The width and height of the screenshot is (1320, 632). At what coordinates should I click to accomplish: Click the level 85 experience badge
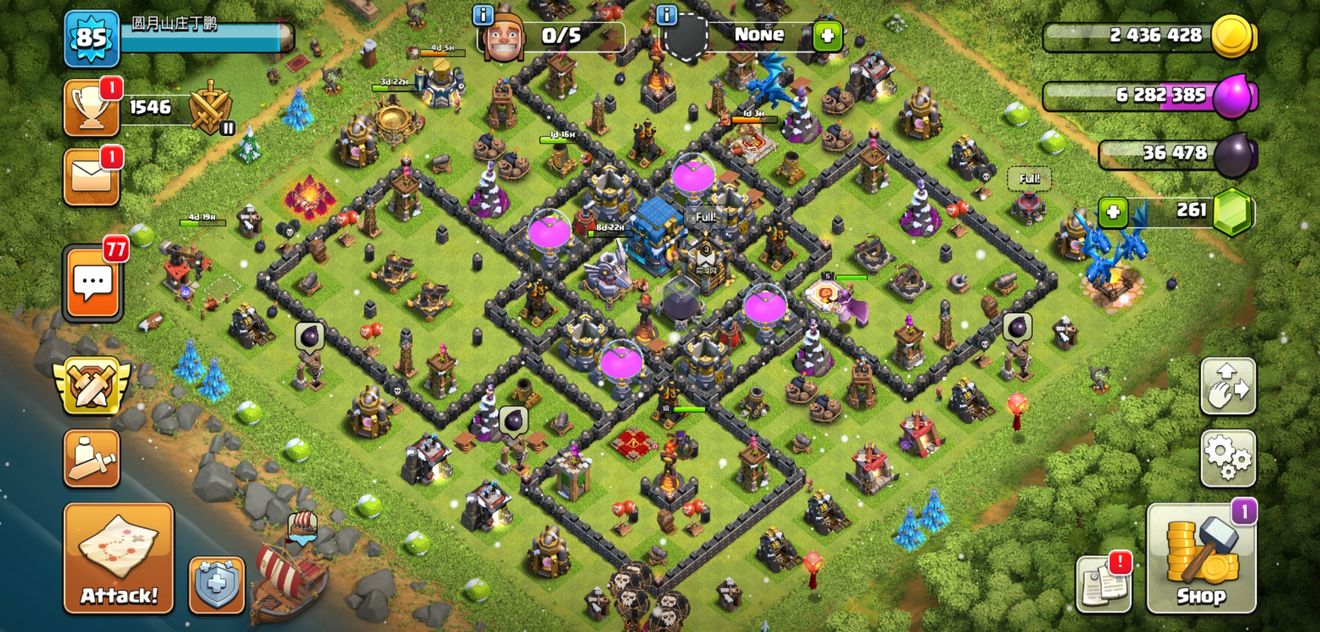click(92, 39)
